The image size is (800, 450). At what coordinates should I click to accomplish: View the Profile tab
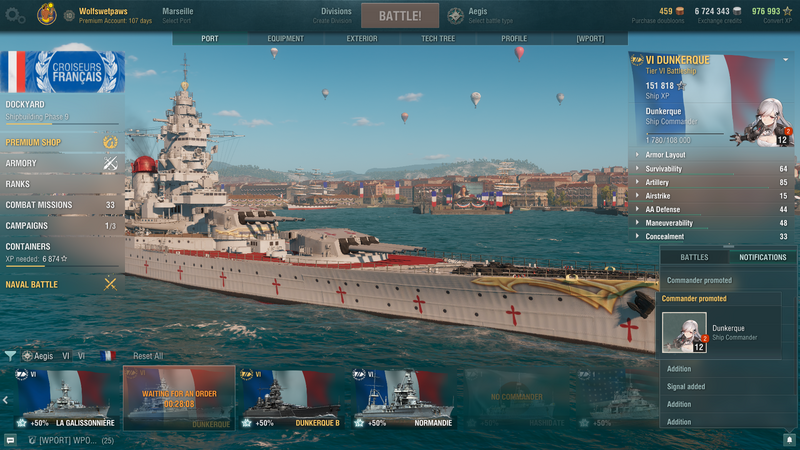pyautogui.click(x=514, y=39)
